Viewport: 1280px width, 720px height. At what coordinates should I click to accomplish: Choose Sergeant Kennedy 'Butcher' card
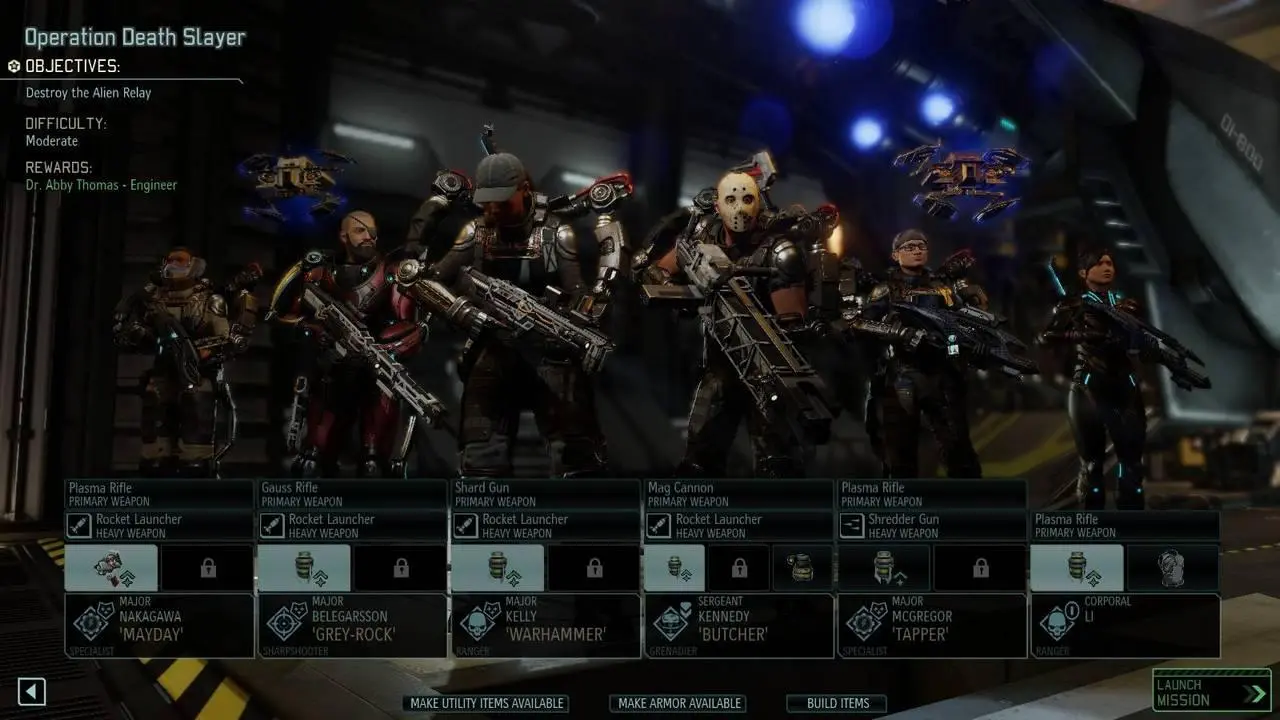tap(739, 626)
